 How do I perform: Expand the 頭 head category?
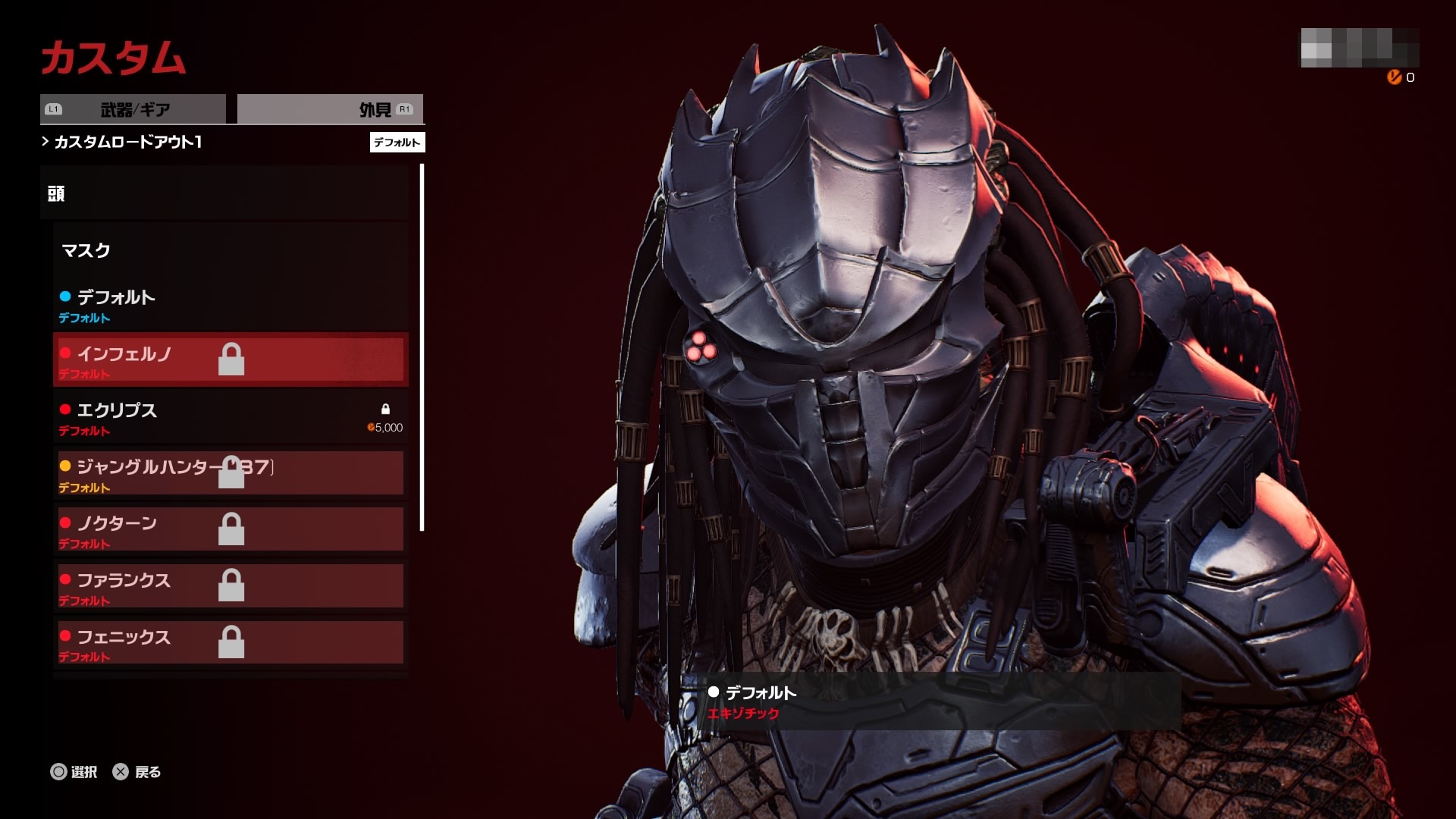[224, 193]
